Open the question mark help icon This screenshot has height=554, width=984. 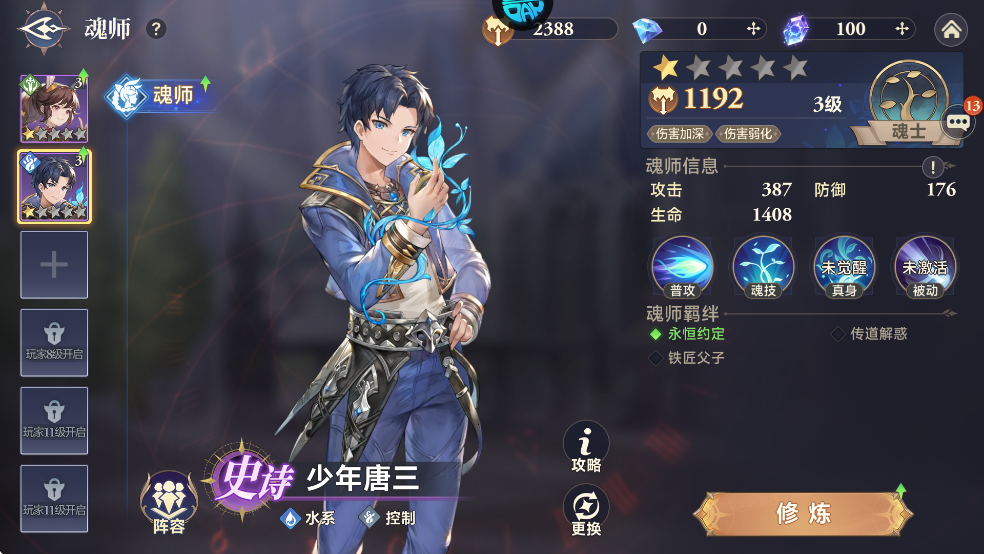tap(156, 28)
